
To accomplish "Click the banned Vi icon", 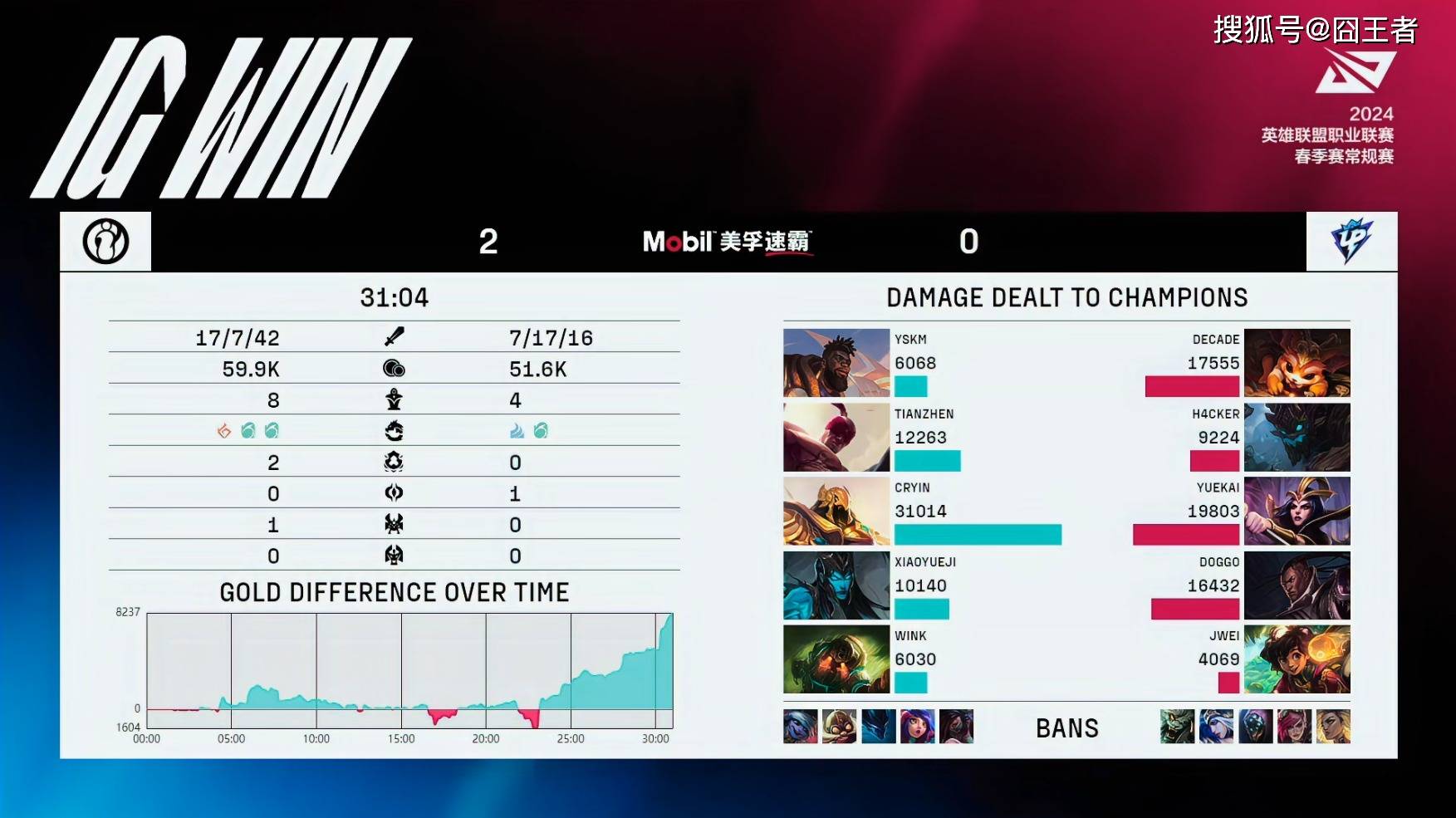I will 1294,727.
